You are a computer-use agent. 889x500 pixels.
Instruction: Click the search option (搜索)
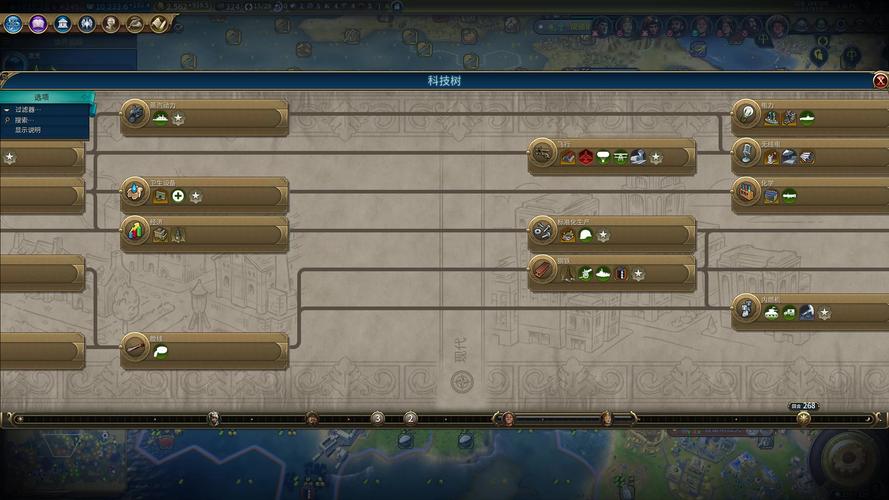click(24, 120)
